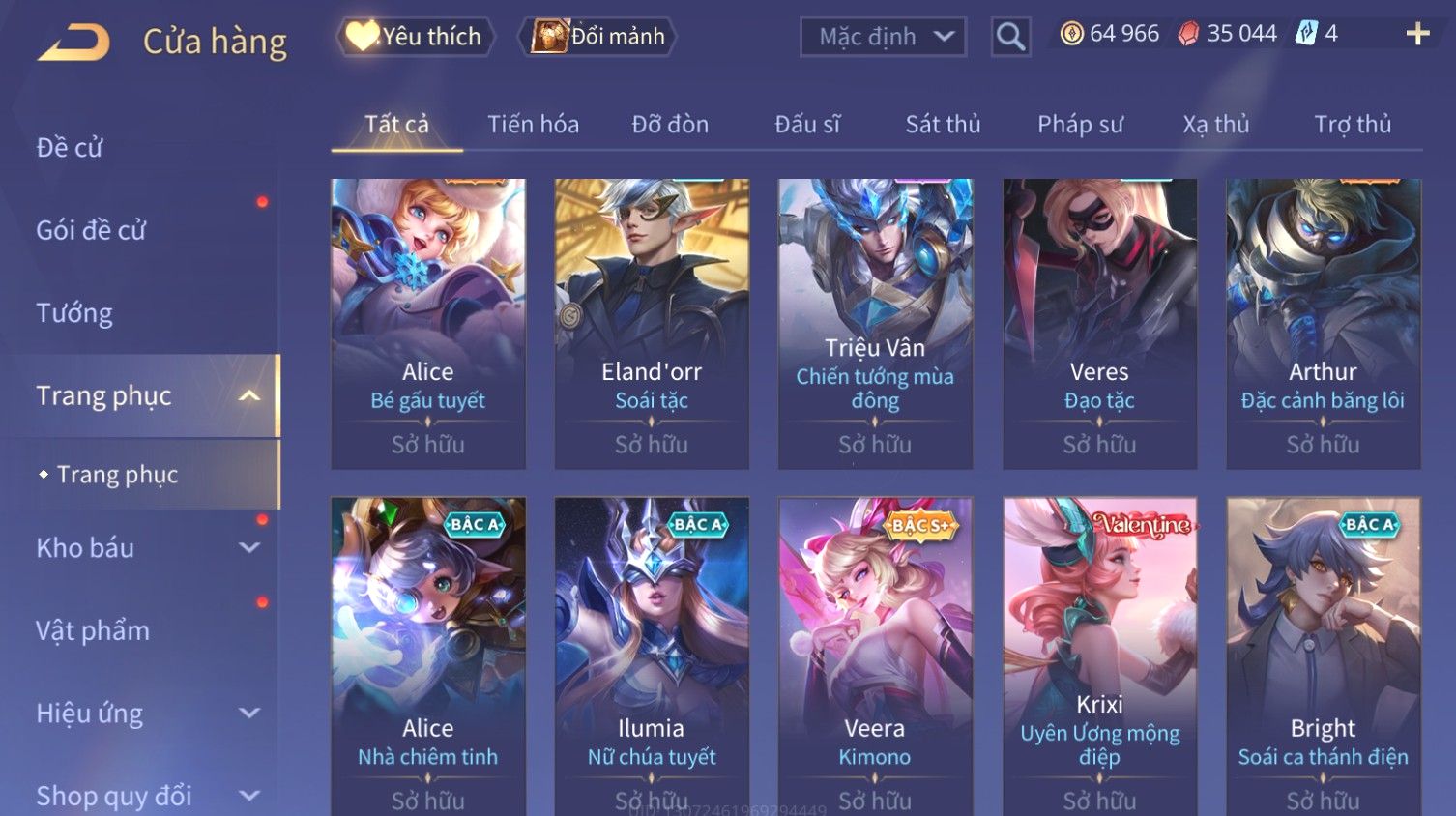Expand the Kho báu menu
The height and width of the screenshot is (816, 1456).
tap(145, 548)
